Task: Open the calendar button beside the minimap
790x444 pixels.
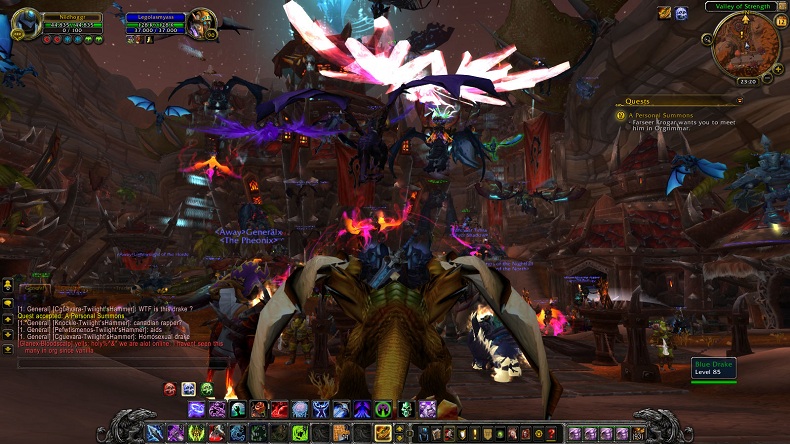Action: (x=779, y=19)
